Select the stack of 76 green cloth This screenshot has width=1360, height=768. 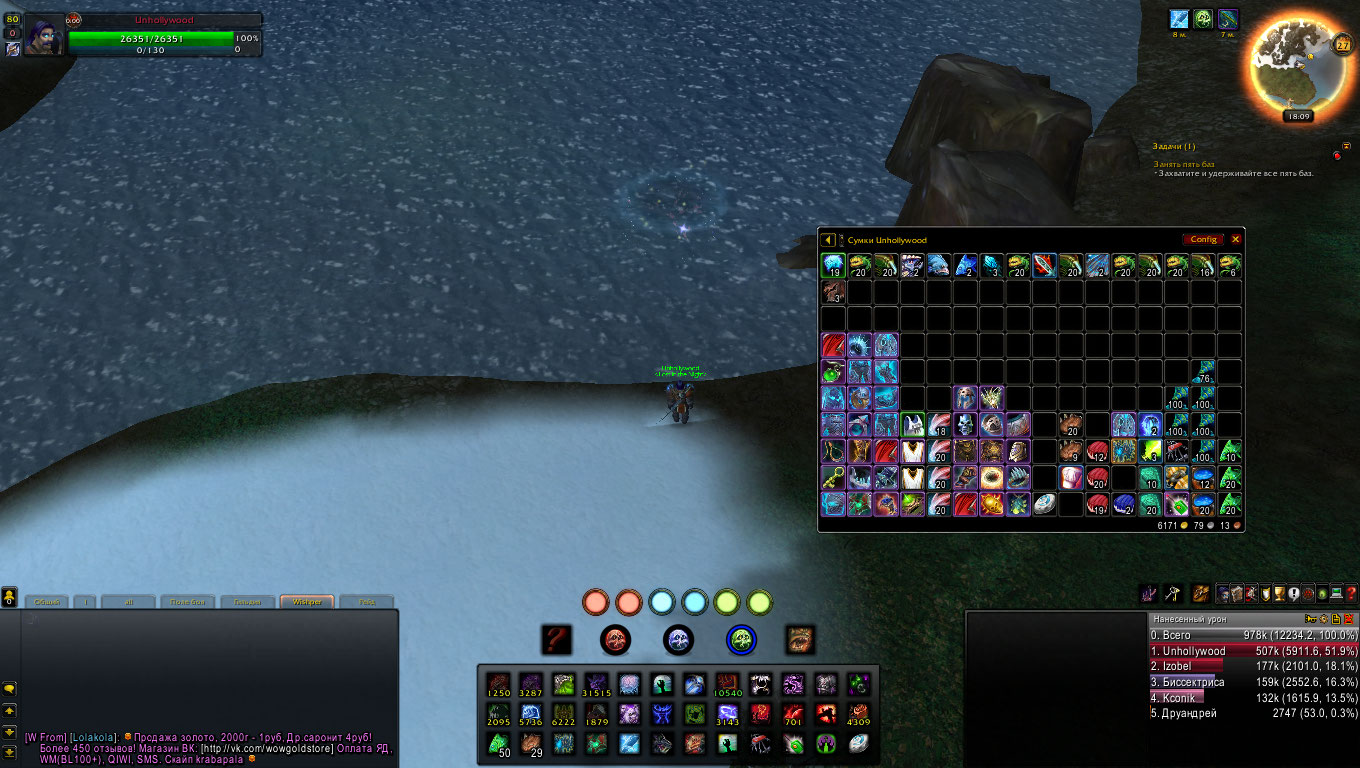point(1204,372)
